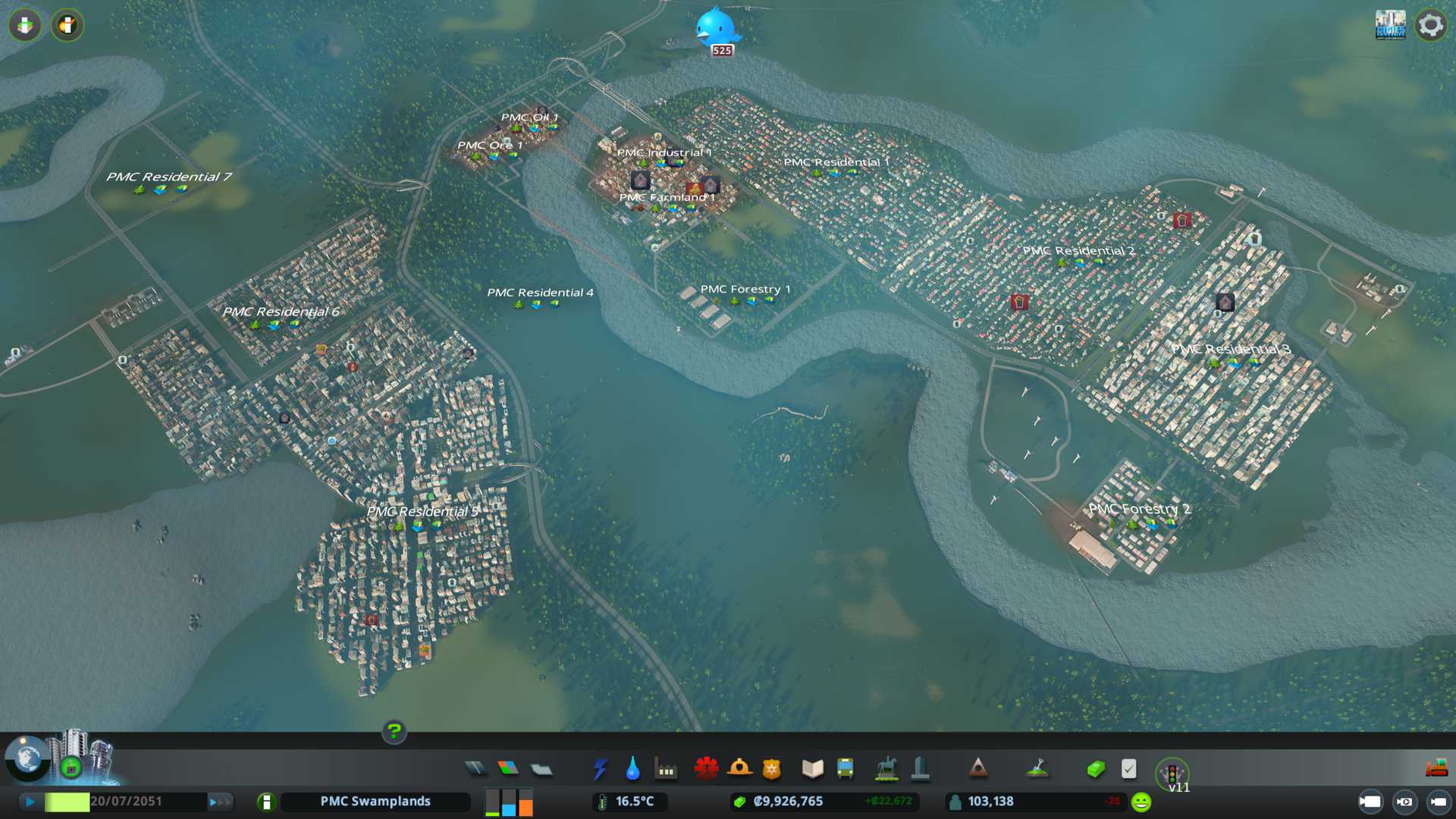Open the Roads build menu

pyautogui.click(x=475, y=769)
